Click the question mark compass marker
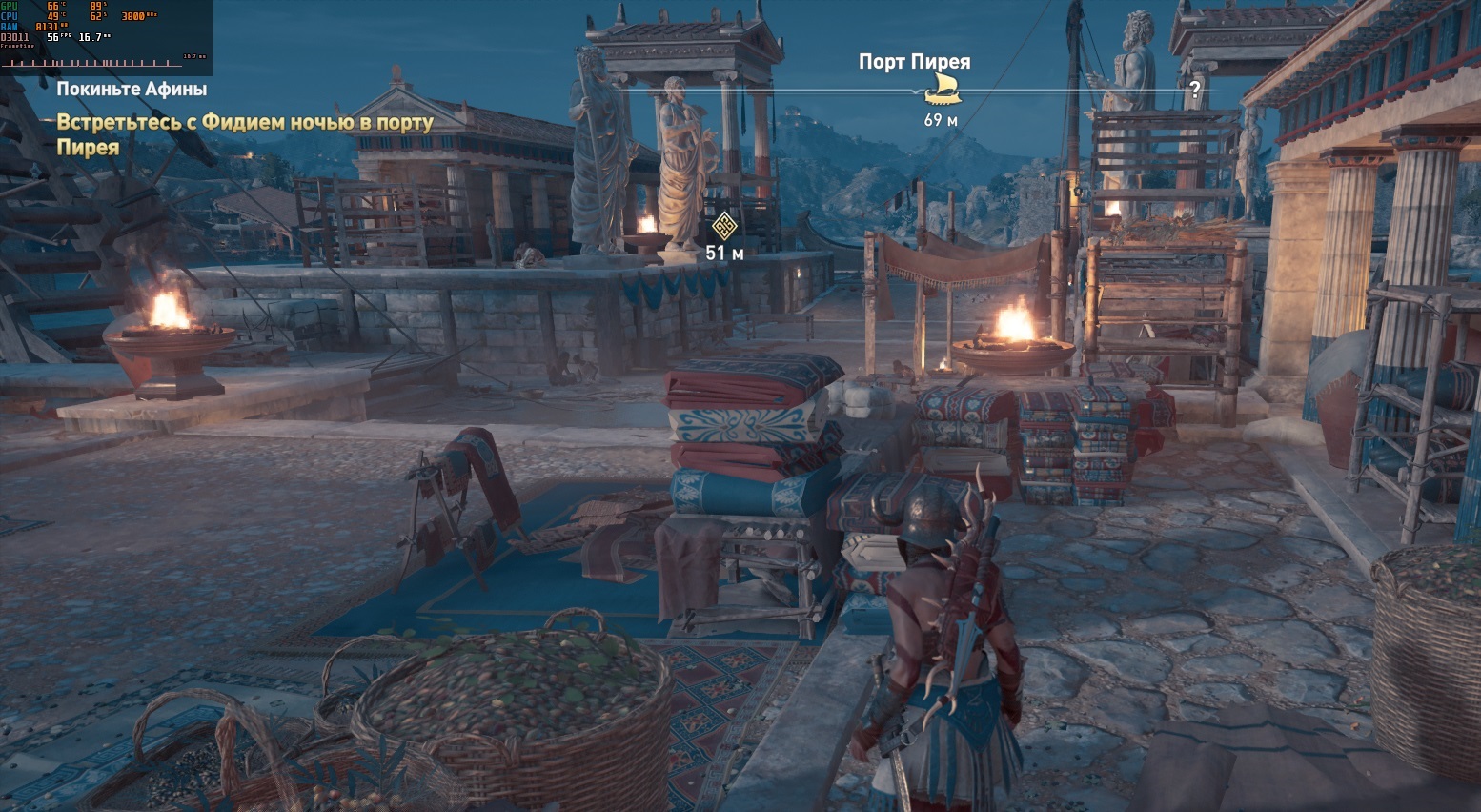The height and width of the screenshot is (812, 1481). point(1194,91)
